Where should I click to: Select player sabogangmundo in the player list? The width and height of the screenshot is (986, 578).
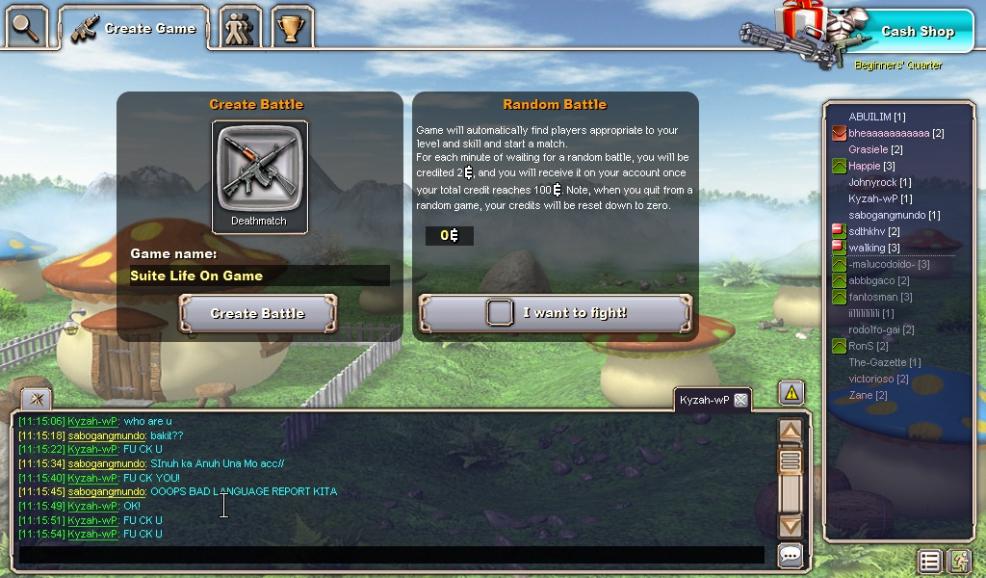(893, 215)
